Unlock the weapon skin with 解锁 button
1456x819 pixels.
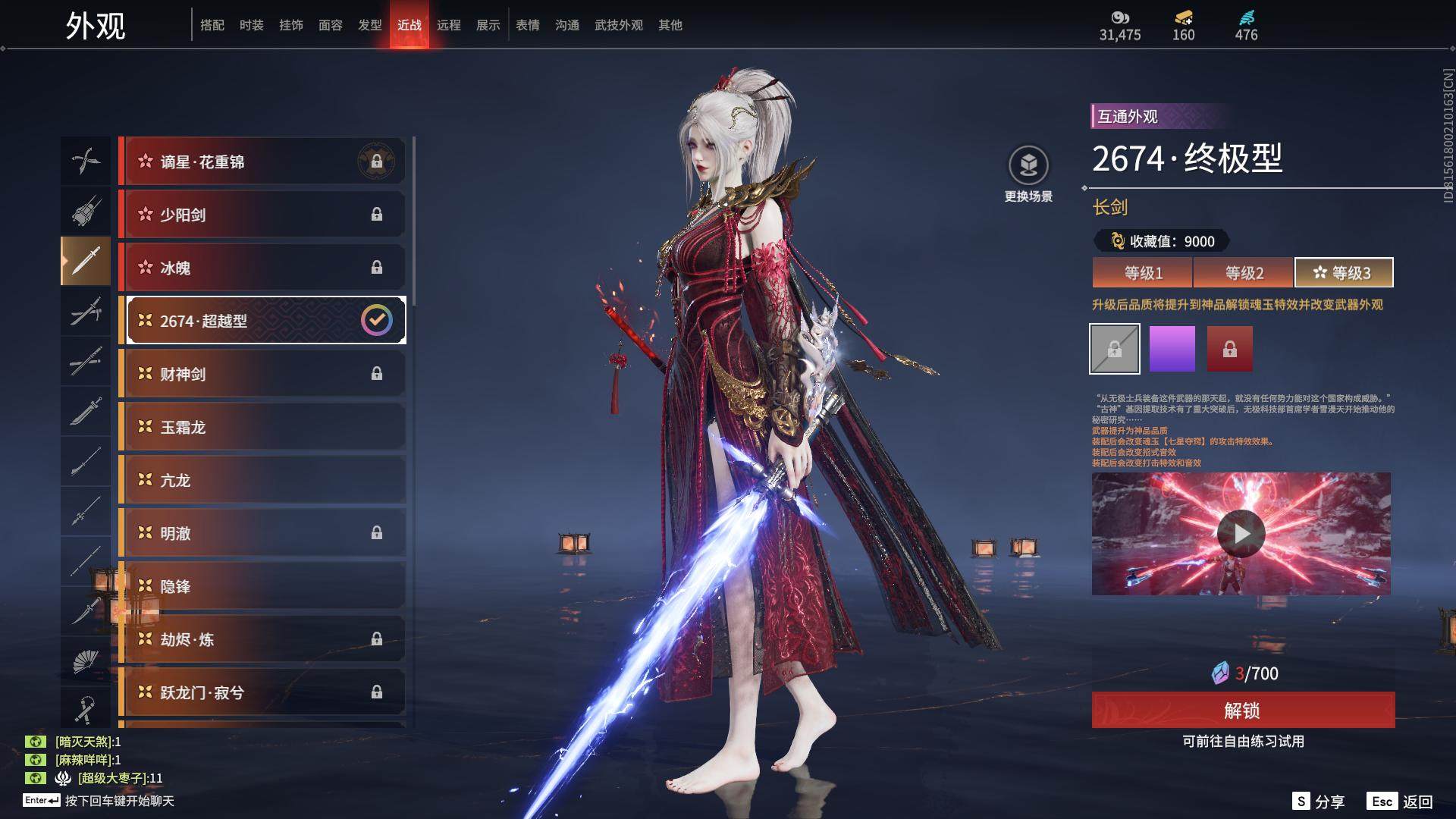pyautogui.click(x=1242, y=711)
